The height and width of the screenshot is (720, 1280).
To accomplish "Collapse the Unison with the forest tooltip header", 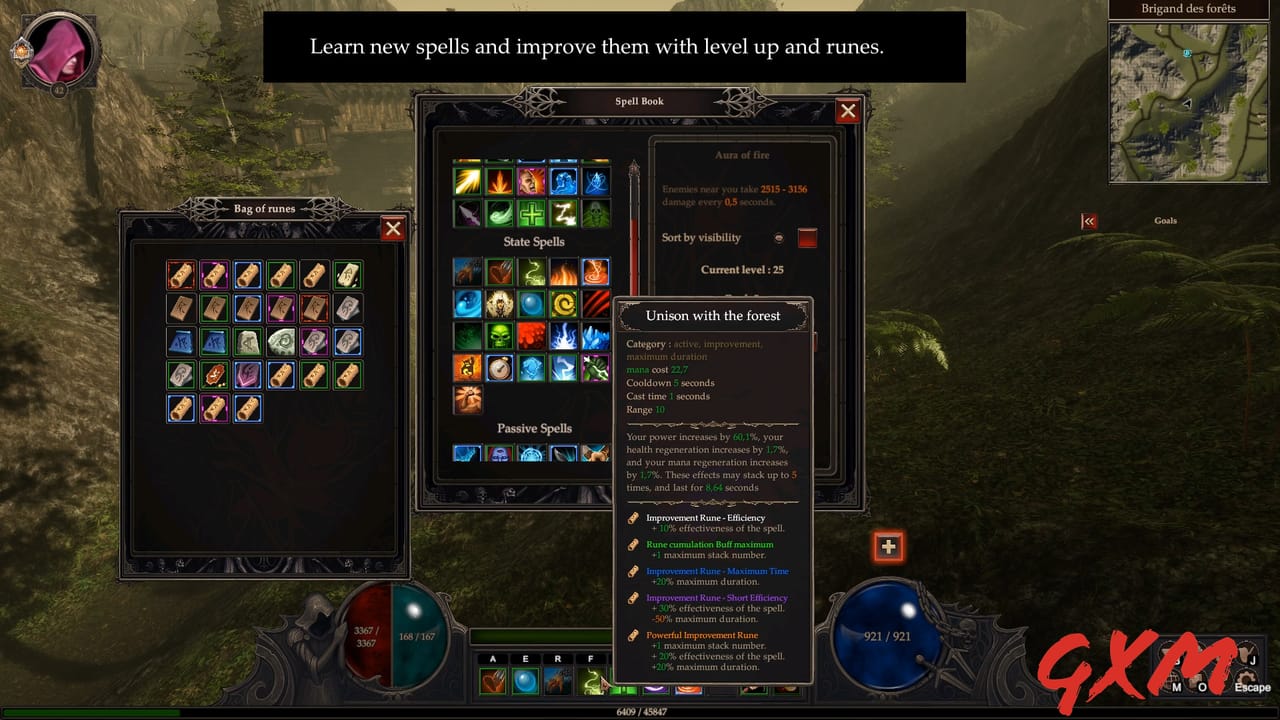I will (712, 316).
